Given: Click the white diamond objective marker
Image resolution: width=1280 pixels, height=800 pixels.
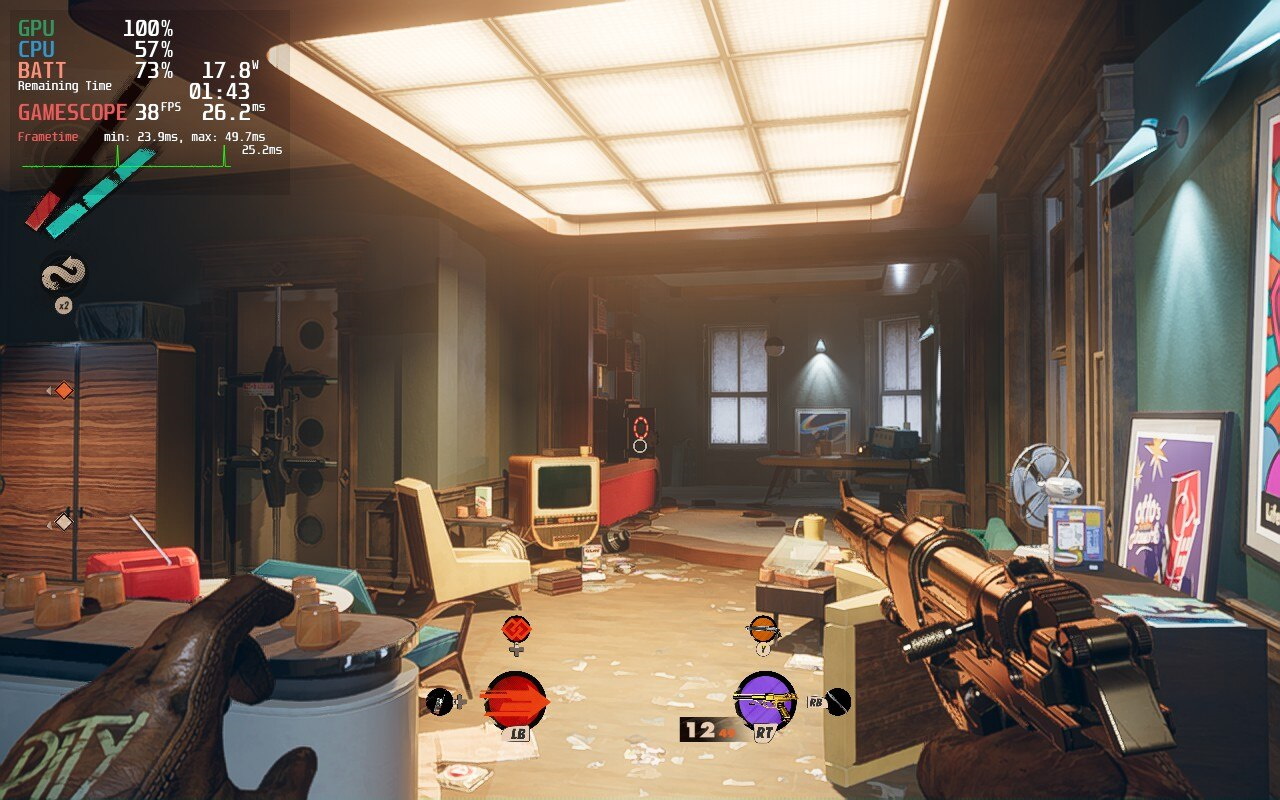Looking at the screenshot, I should (x=63, y=521).
